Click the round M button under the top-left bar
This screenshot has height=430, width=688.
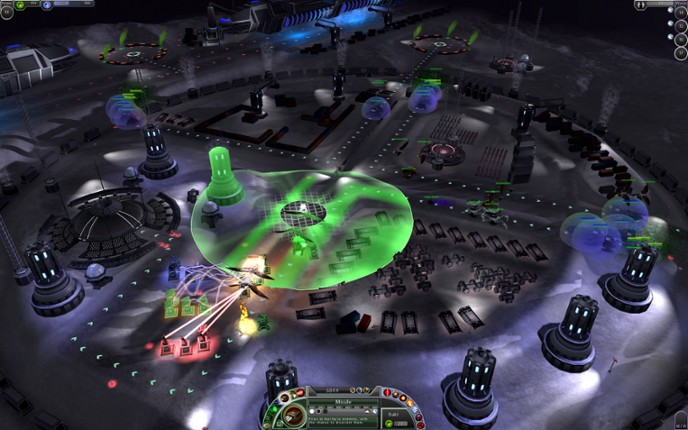pos(7,12)
